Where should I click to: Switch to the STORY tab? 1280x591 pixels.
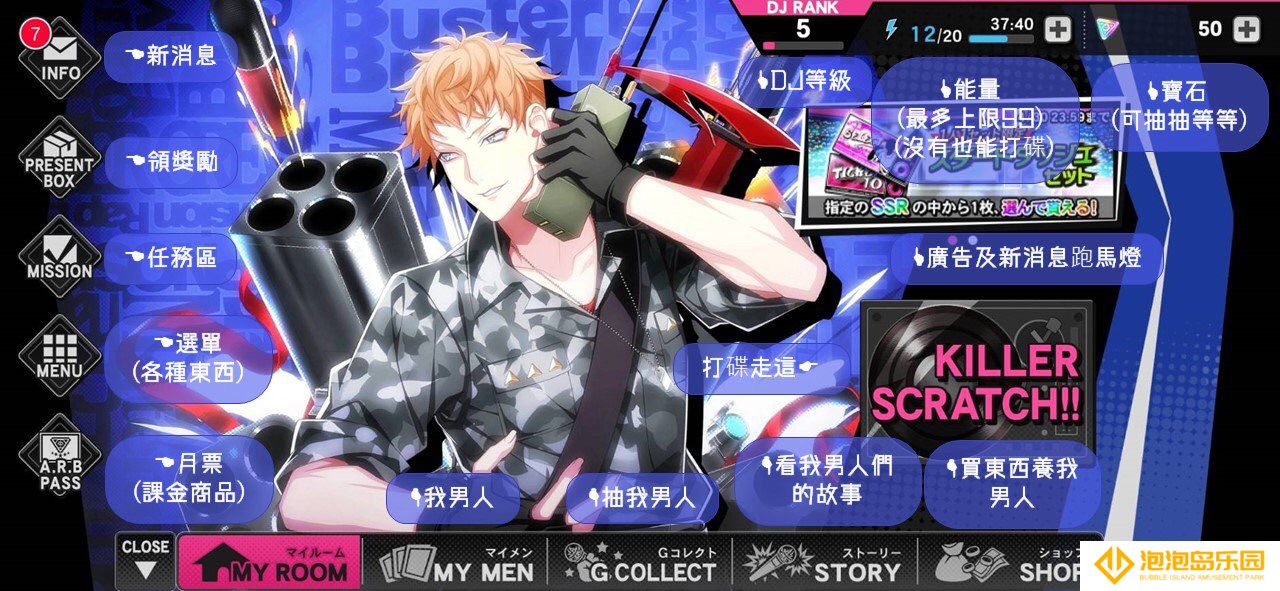(x=825, y=564)
